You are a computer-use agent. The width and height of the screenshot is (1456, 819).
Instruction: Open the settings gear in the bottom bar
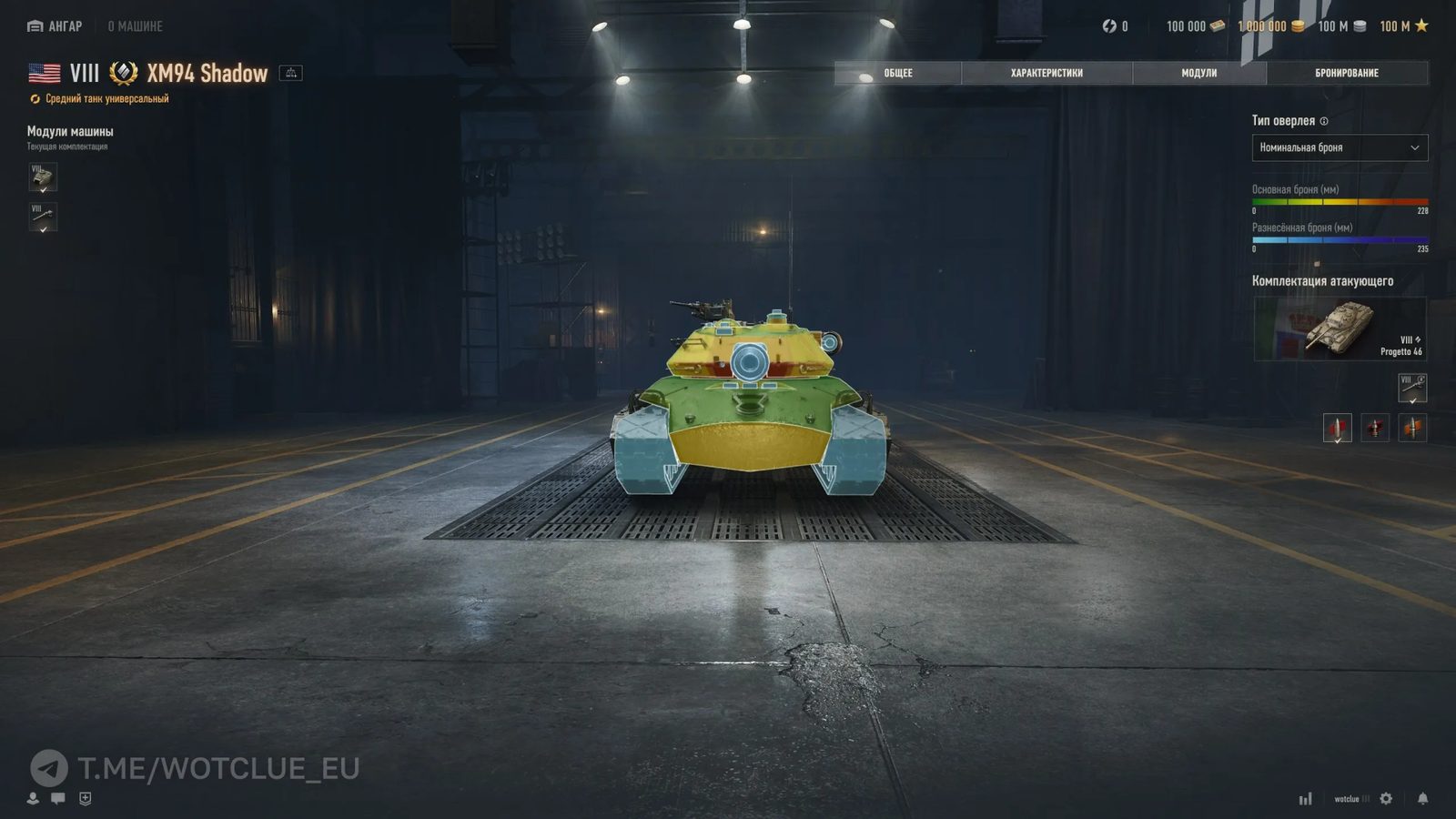click(x=1386, y=799)
